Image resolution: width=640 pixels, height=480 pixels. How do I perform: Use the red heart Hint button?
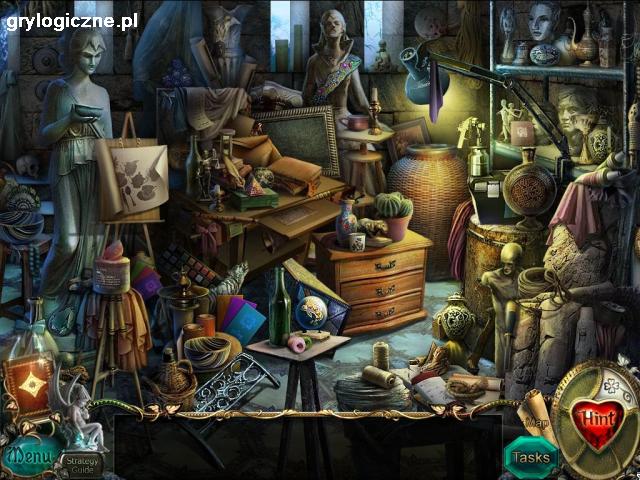click(597, 419)
